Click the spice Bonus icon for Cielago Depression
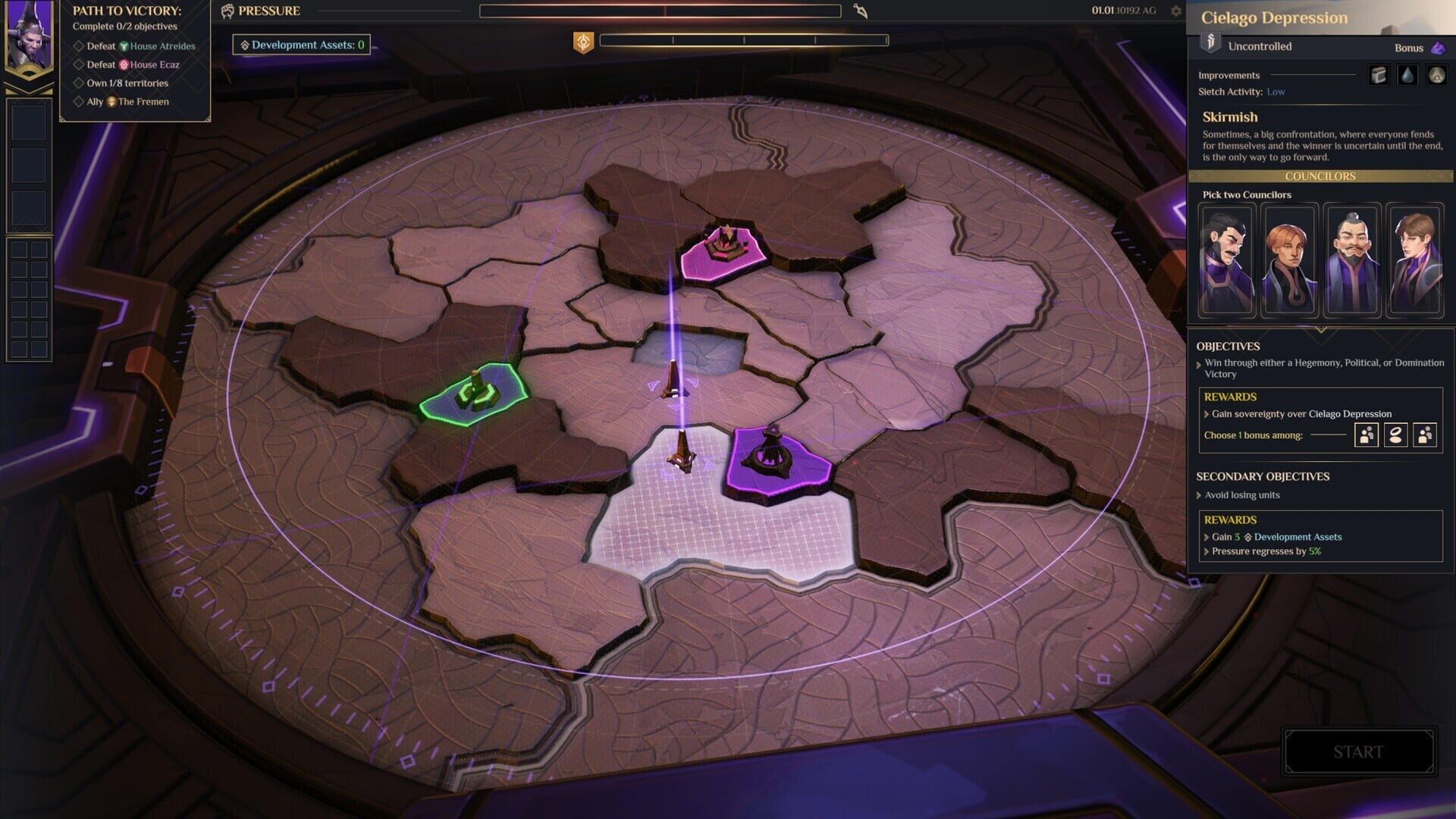1456x819 pixels. [1436, 47]
